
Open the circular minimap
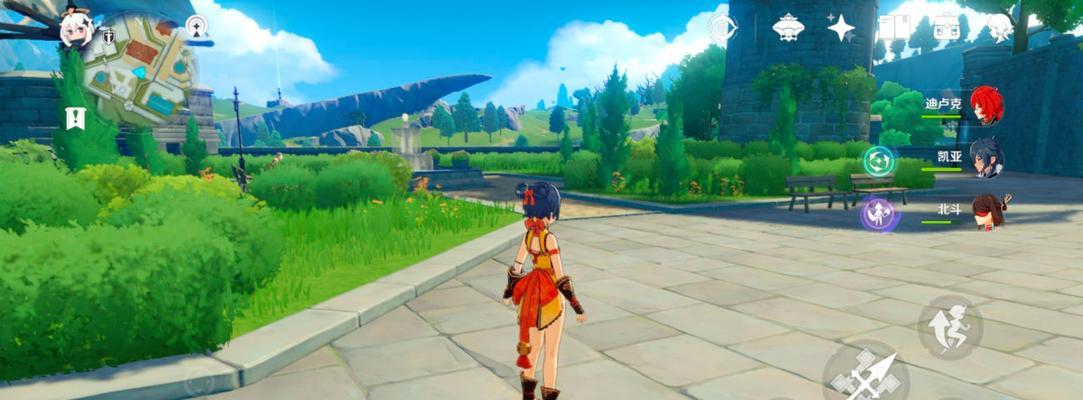pos(139,68)
